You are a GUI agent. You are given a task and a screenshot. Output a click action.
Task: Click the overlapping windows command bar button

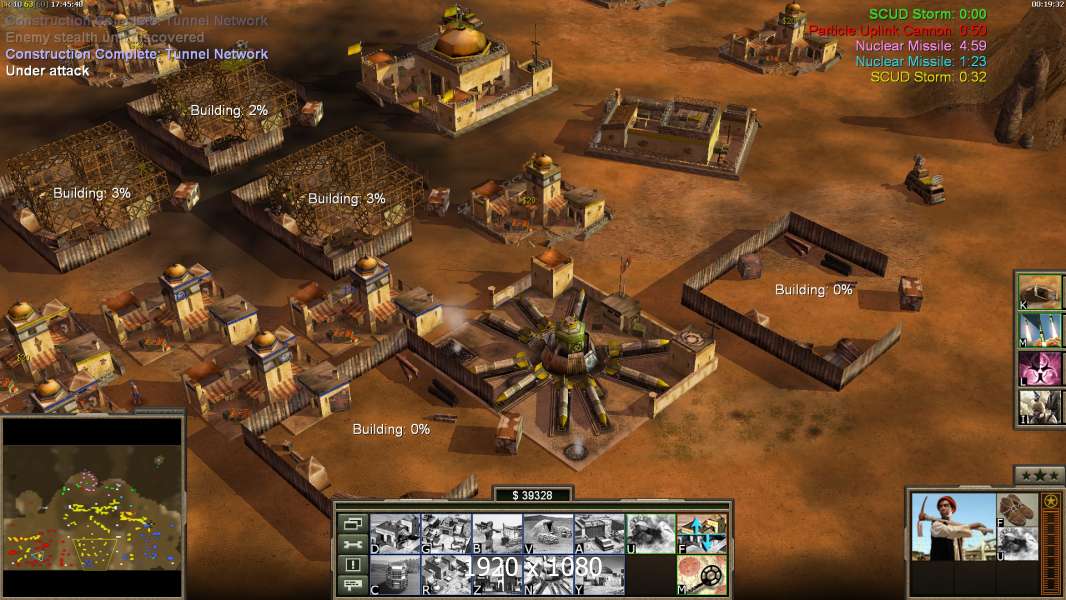coord(352,523)
